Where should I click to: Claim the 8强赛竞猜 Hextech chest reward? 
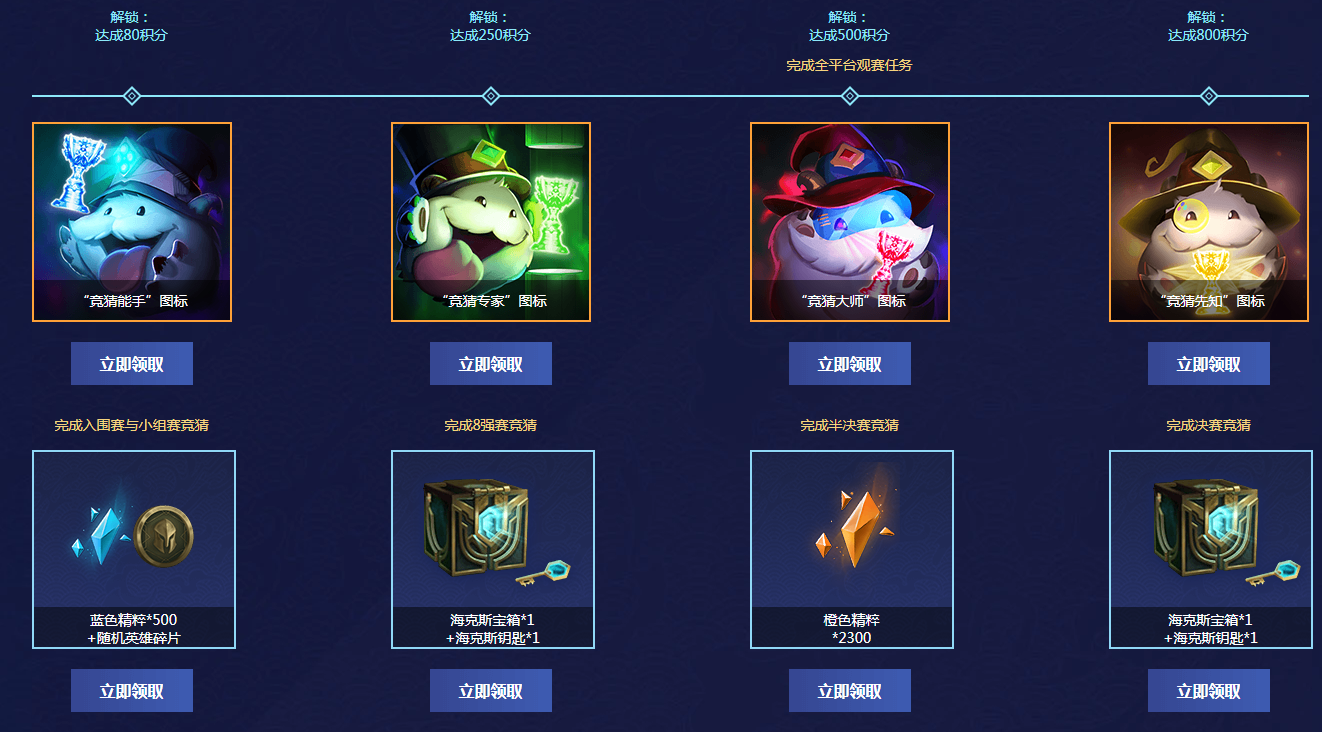(490, 691)
